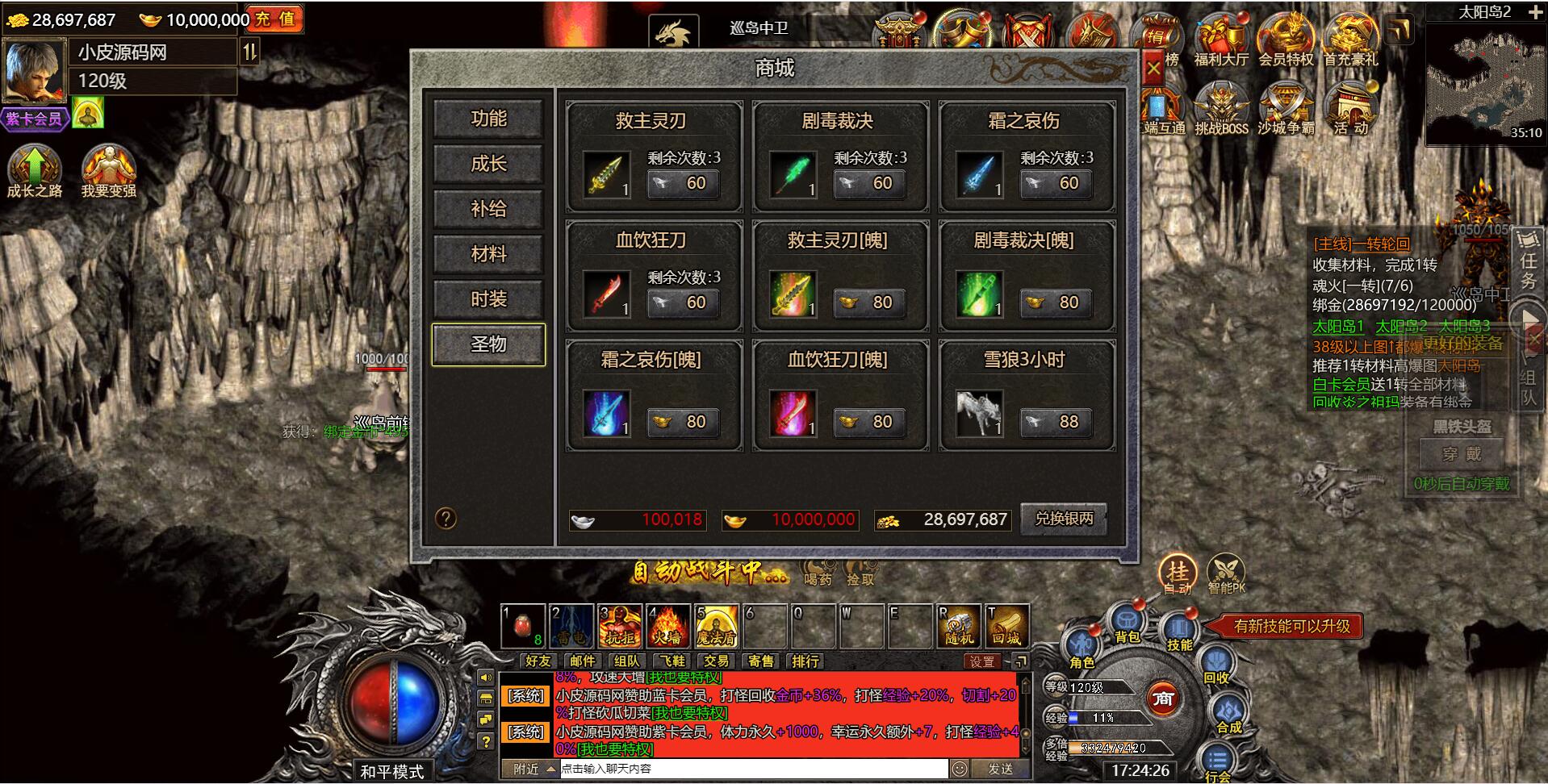Click the 穿戴 equip button
This screenshot has width=1548, height=784.
tap(1462, 454)
